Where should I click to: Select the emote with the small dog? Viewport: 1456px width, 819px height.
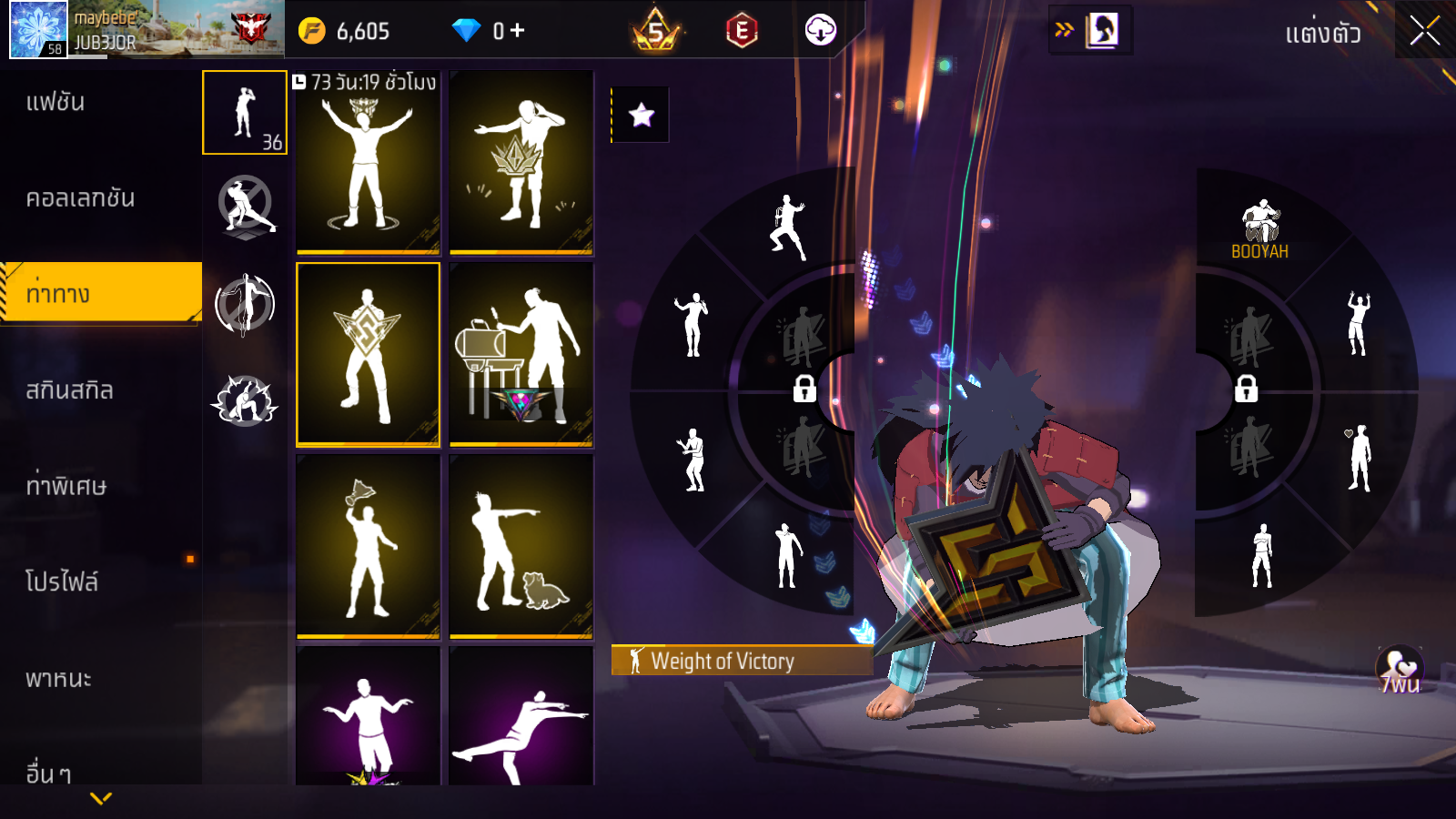[521, 546]
